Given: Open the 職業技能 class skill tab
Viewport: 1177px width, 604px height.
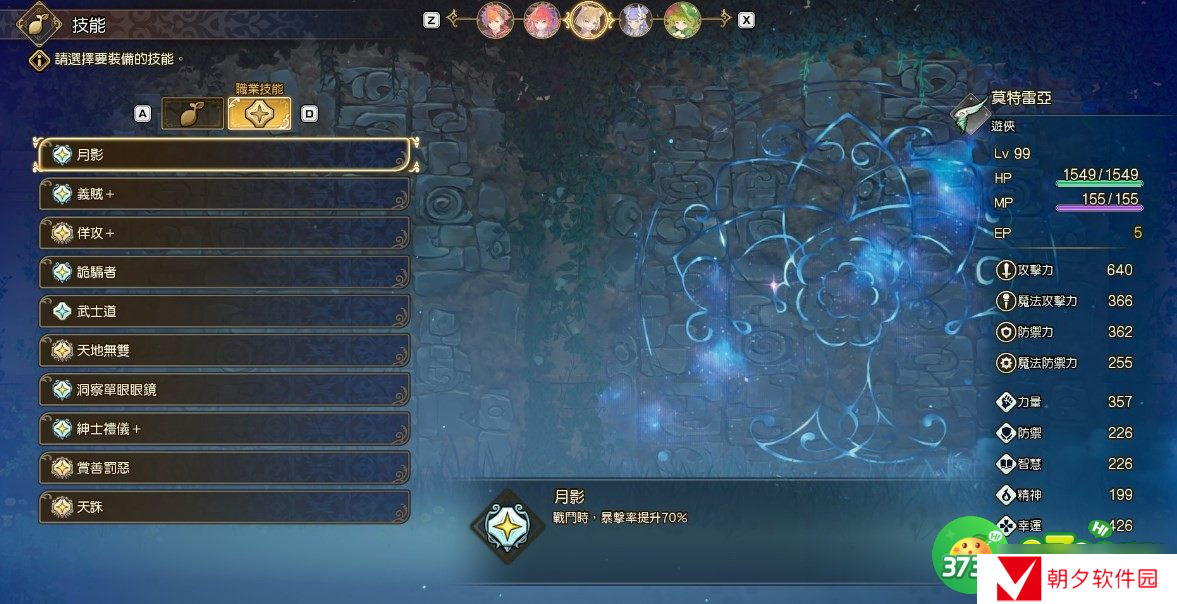Looking at the screenshot, I should coord(259,114).
